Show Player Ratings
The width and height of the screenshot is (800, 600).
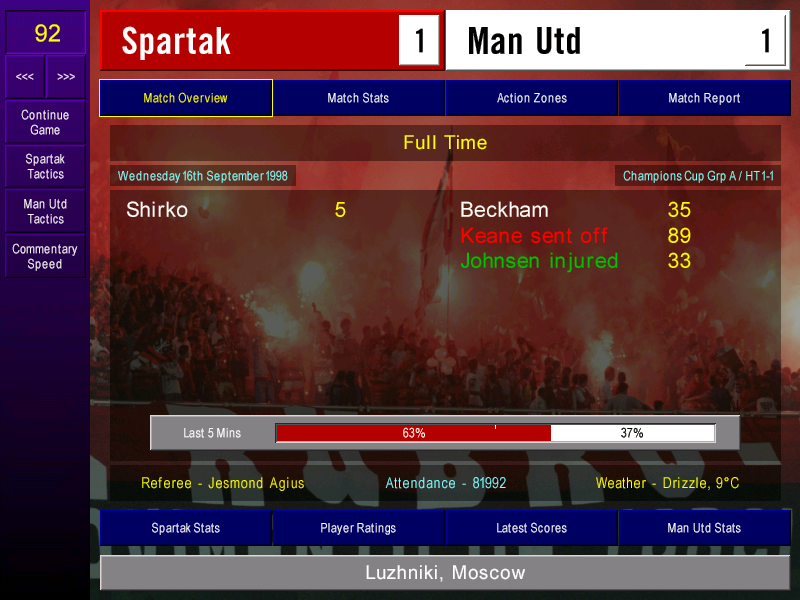tap(358, 528)
